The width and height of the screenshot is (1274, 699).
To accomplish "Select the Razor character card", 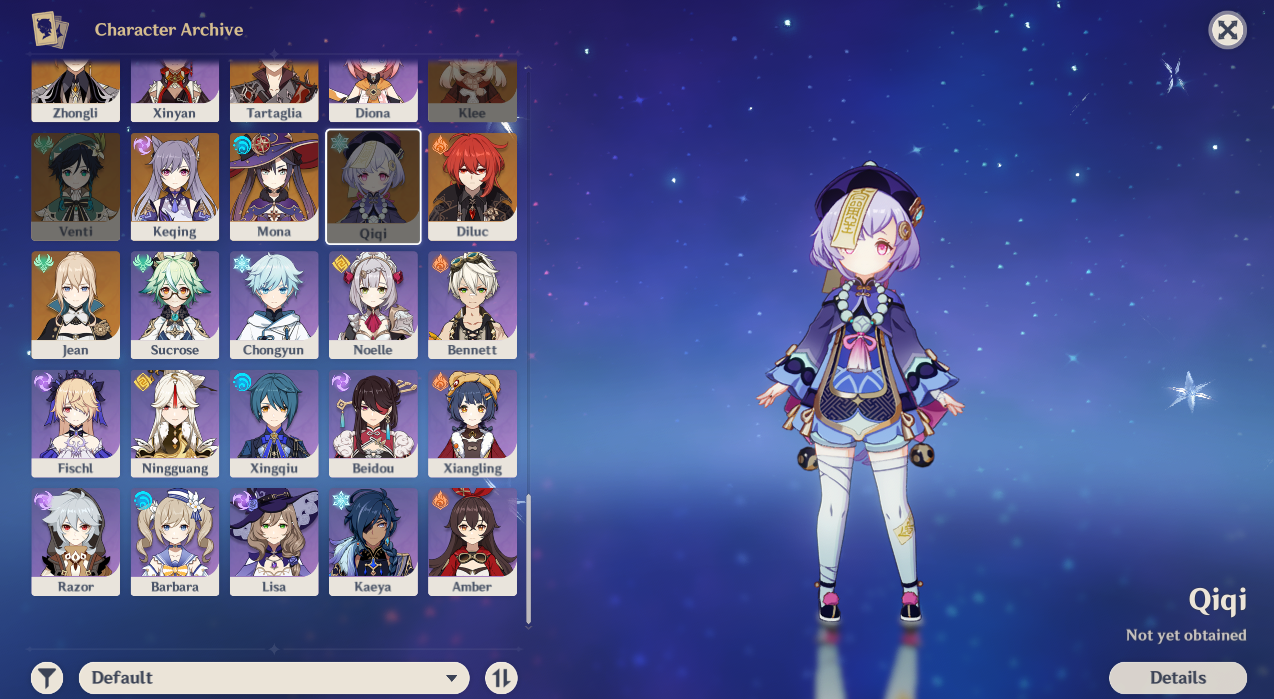I will tap(76, 541).
